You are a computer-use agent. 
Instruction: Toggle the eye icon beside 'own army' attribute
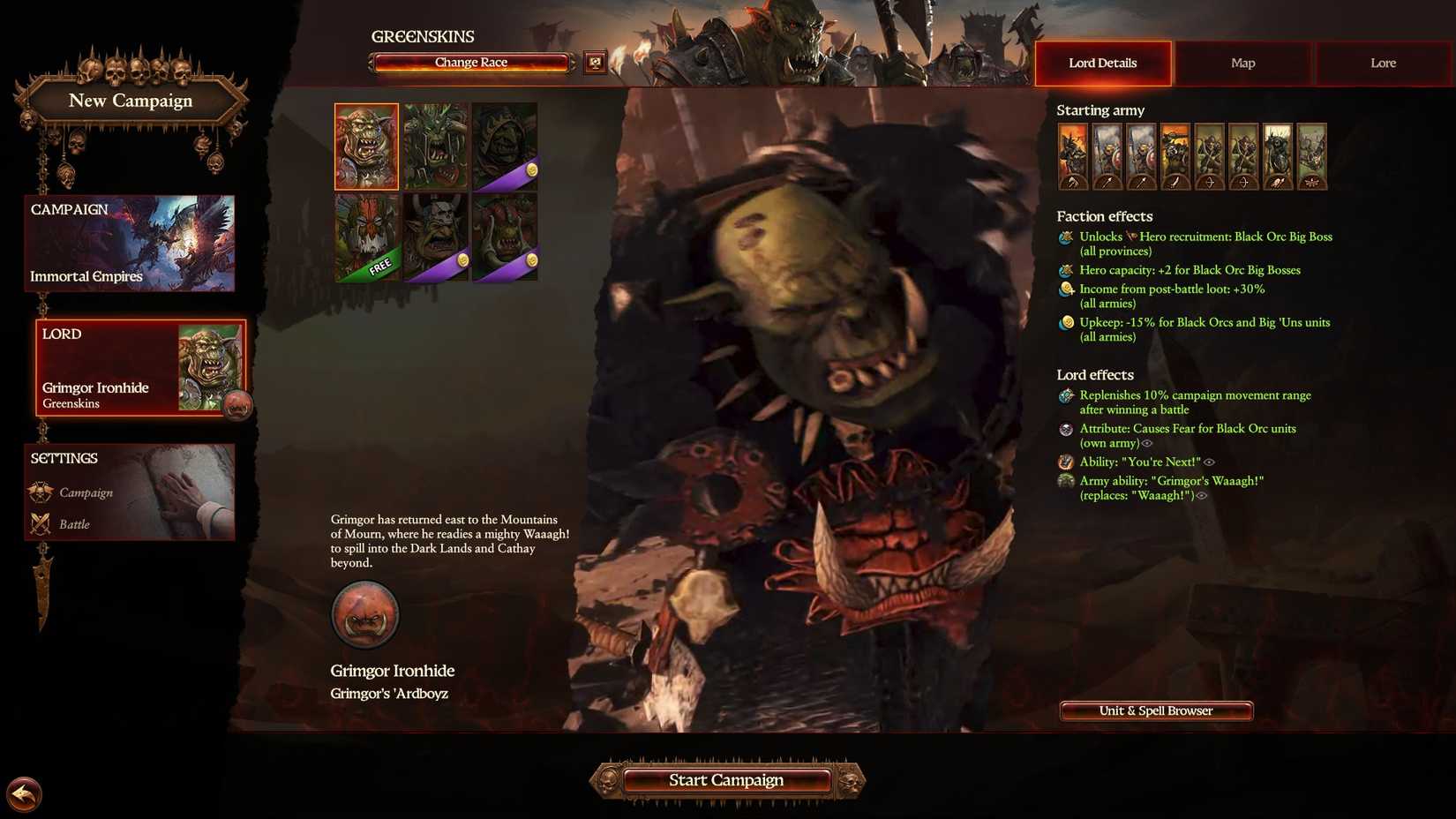[x=1145, y=443]
